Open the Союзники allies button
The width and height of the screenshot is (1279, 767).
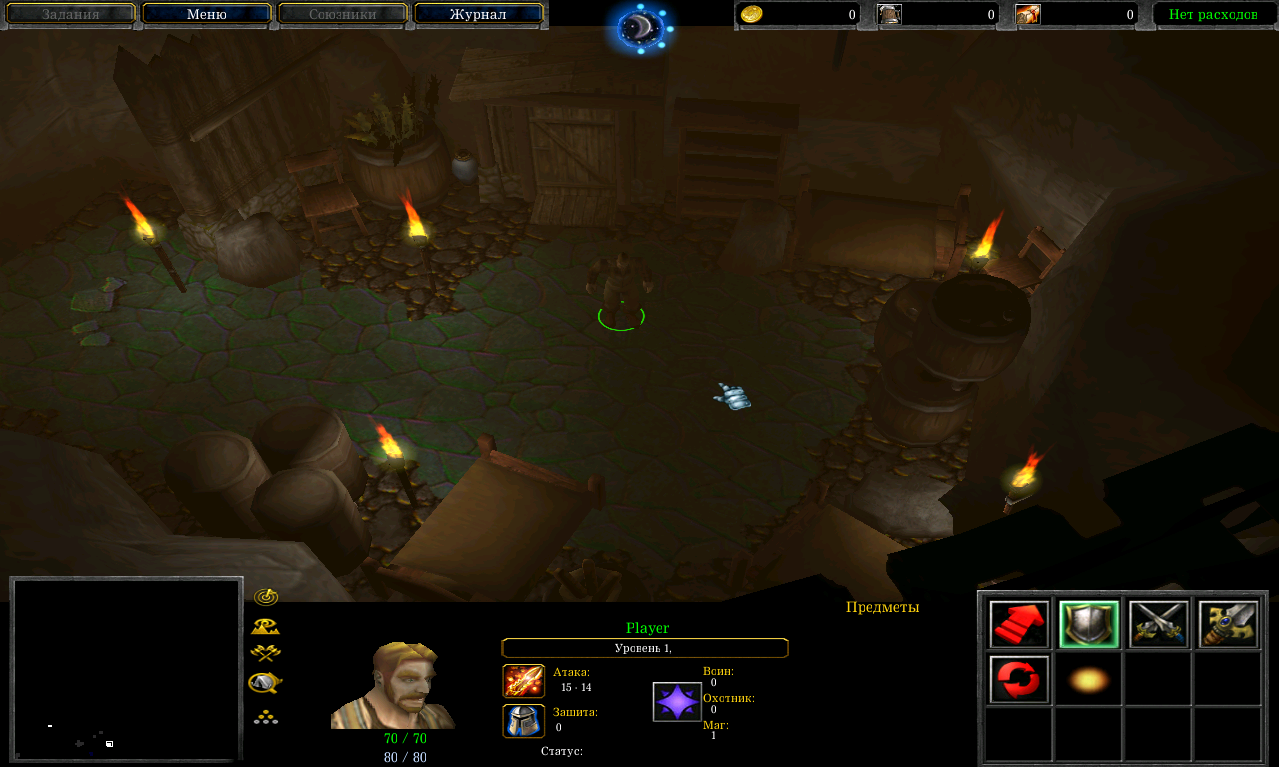pyautogui.click(x=342, y=14)
